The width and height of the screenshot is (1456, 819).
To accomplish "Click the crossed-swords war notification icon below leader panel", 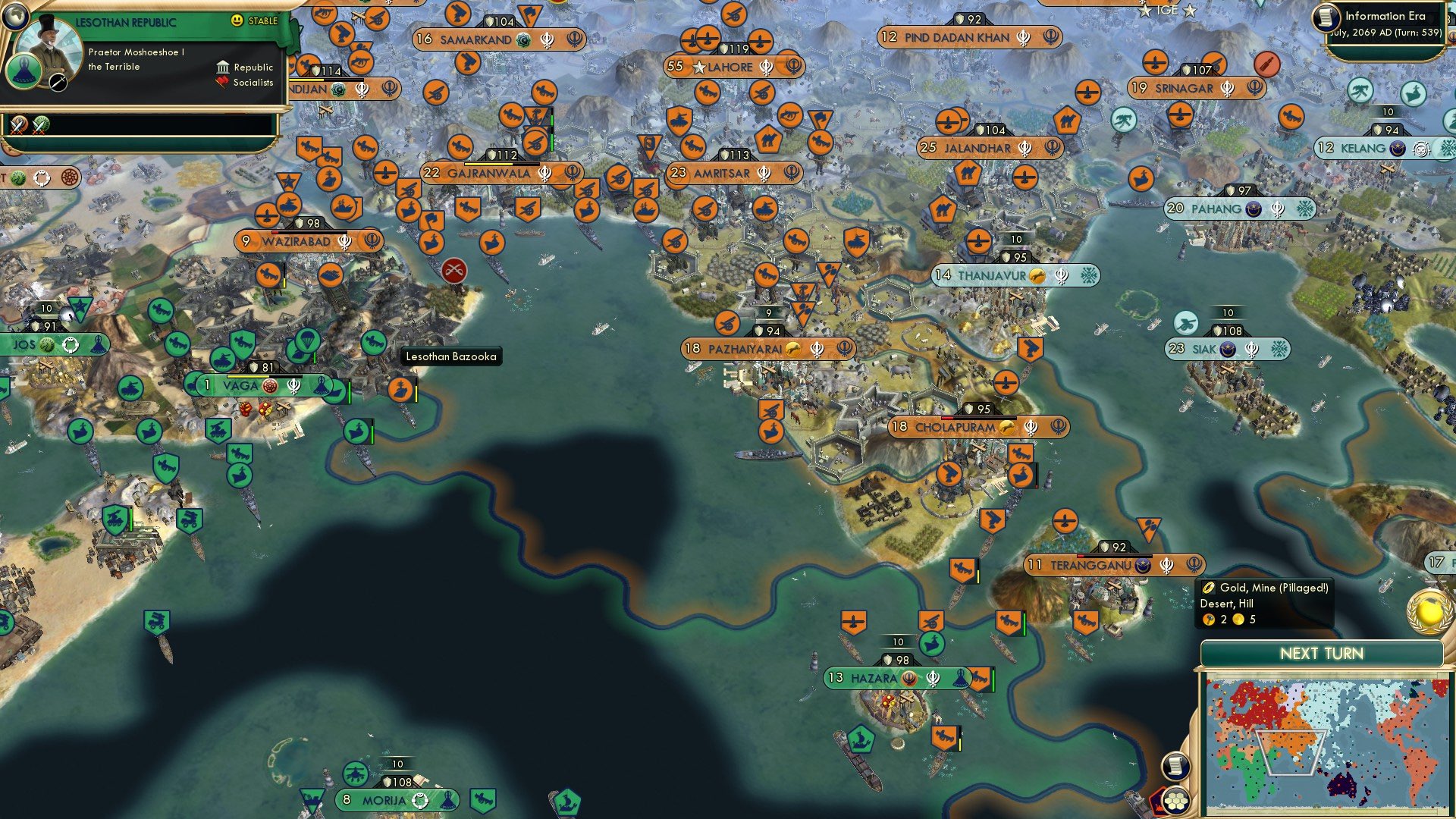I will [x=17, y=123].
